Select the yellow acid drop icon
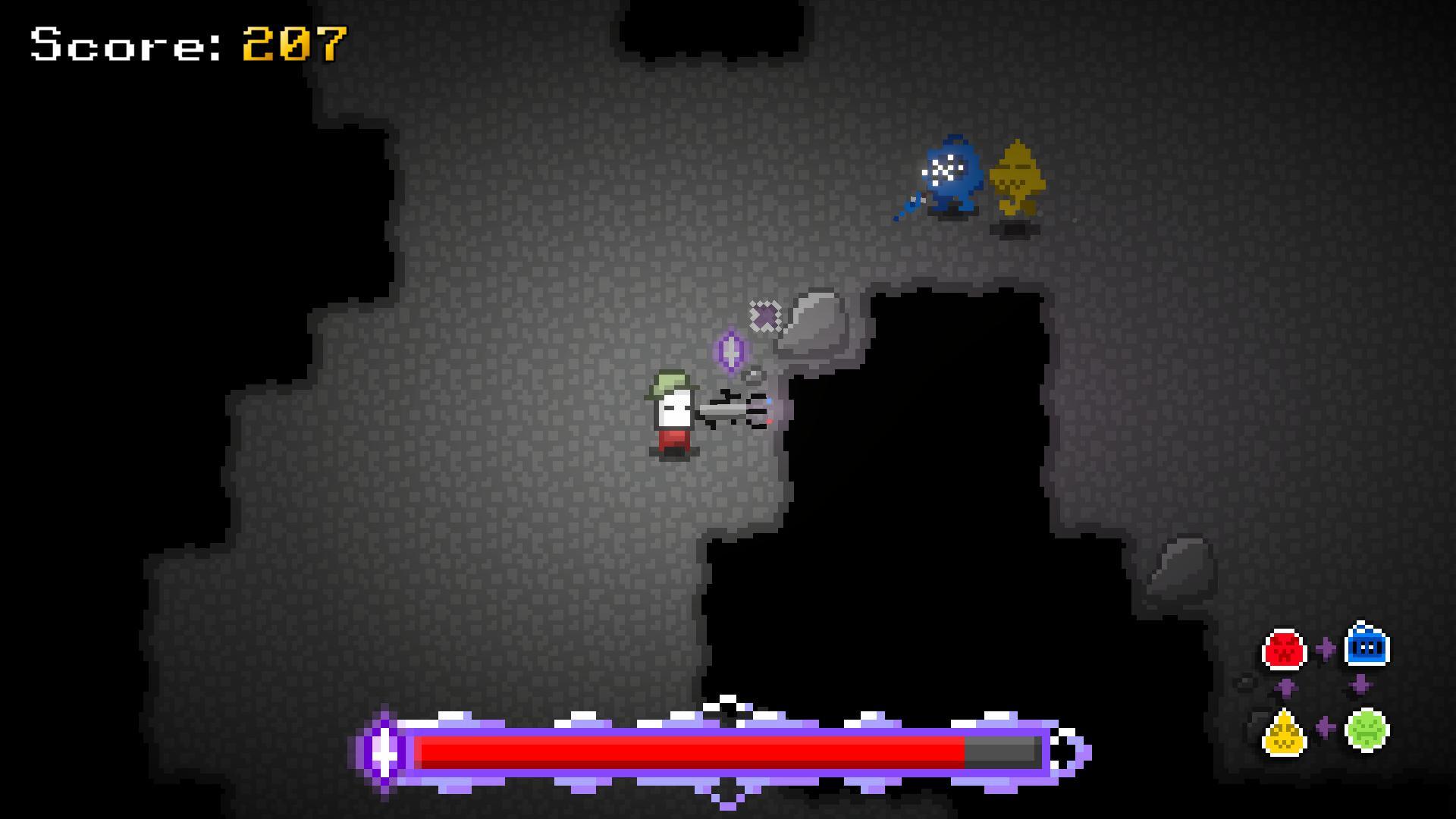 pyautogui.click(x=1284, y=733)
